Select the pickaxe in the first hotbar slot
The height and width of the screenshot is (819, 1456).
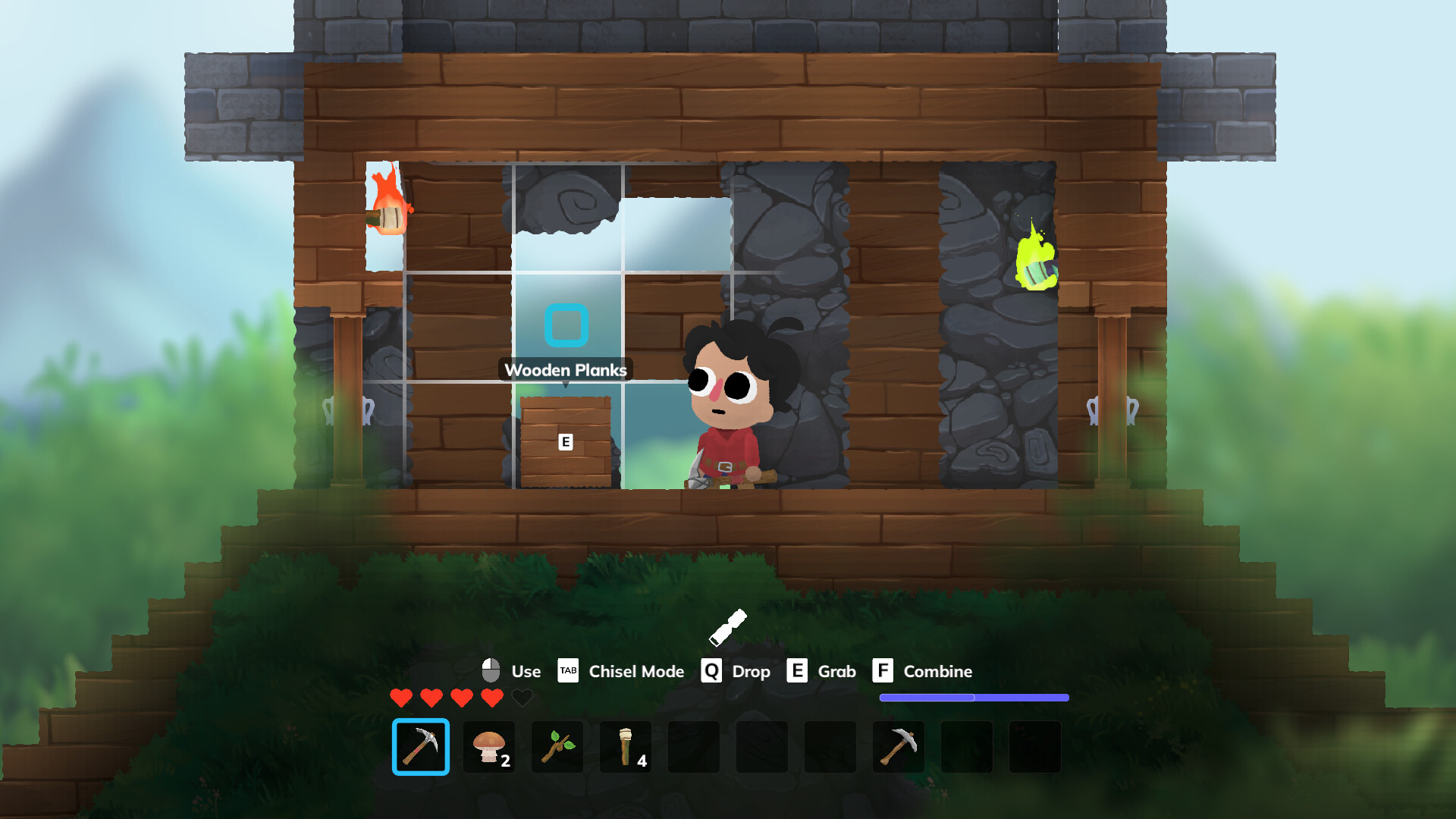421,747
